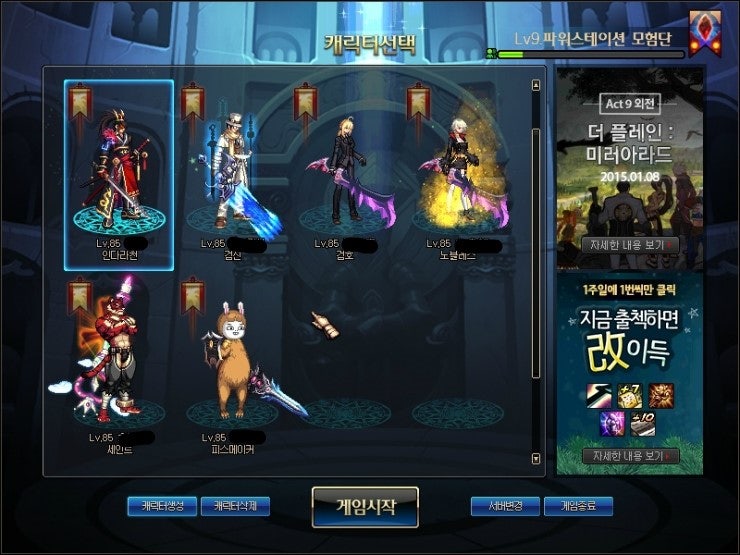Choose the 검신 character with blue sword
Viewport: 740px width, 555px height.
click(x=232, y=175)
